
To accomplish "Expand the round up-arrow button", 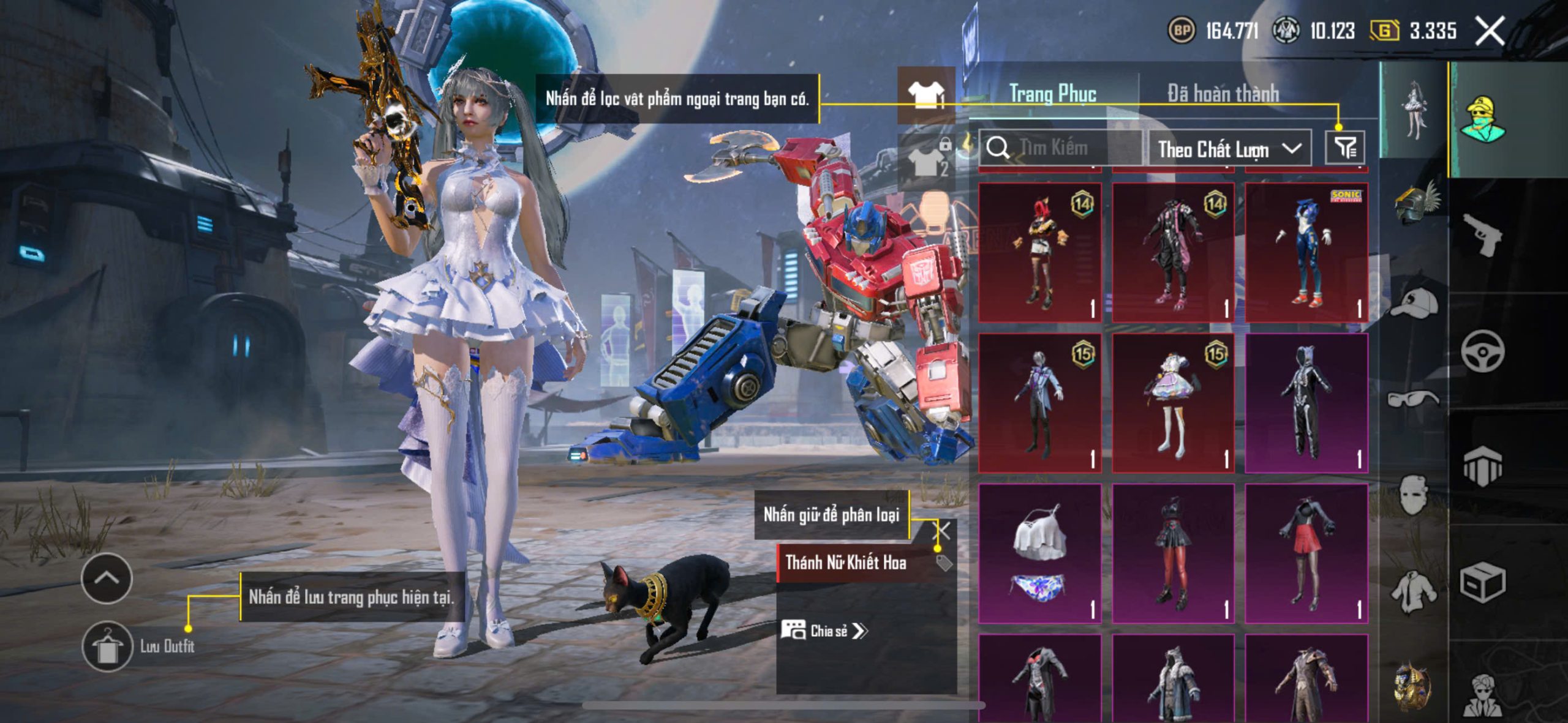I will point(107,579).
